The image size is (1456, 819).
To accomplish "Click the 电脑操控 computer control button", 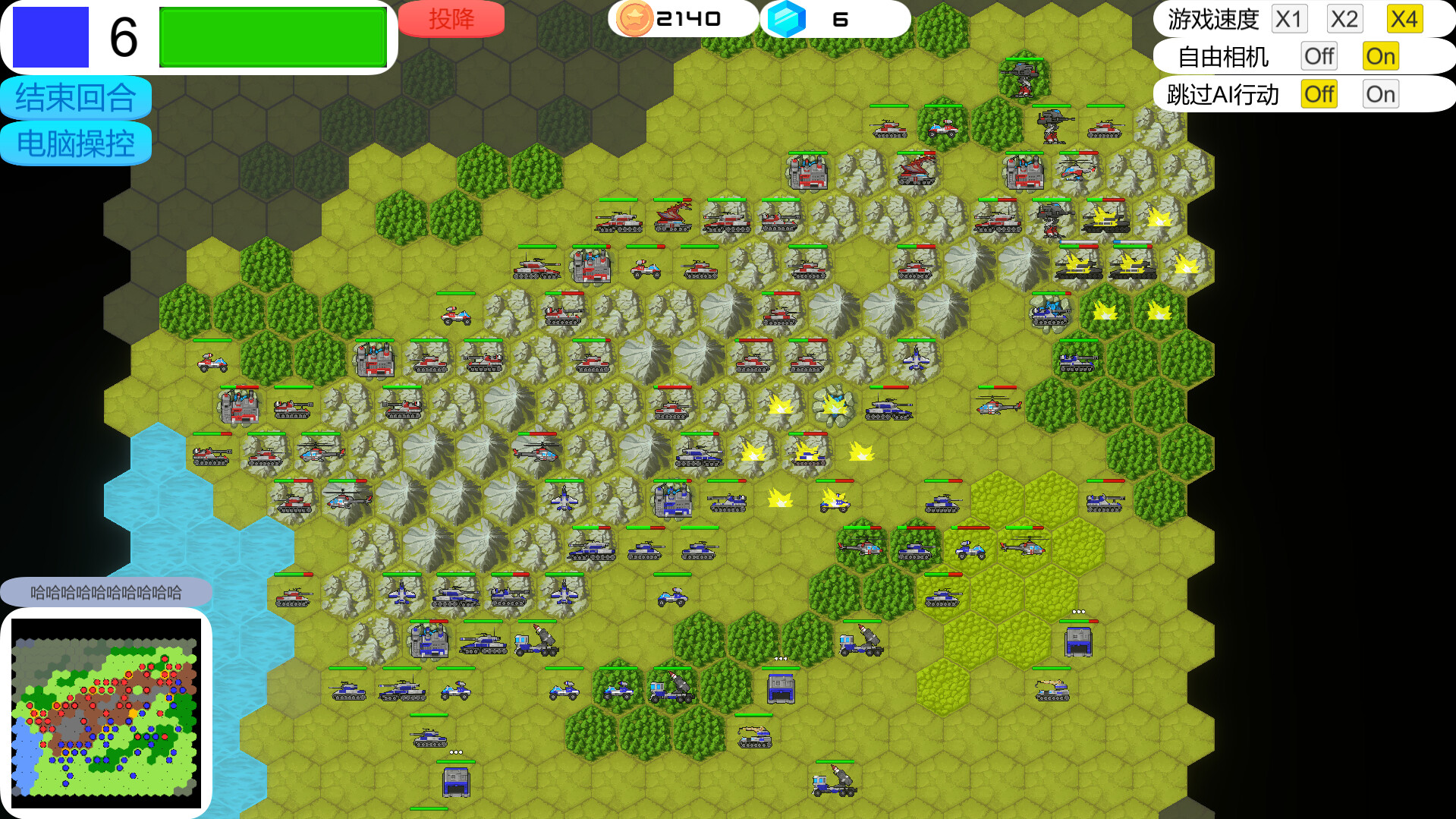I will pos(75,143).
